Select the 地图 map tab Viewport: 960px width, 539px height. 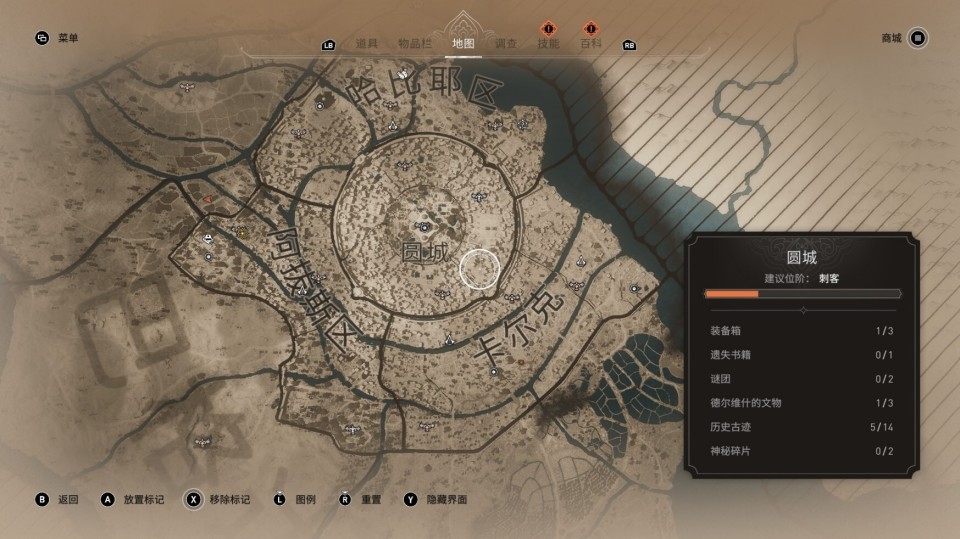462,44
